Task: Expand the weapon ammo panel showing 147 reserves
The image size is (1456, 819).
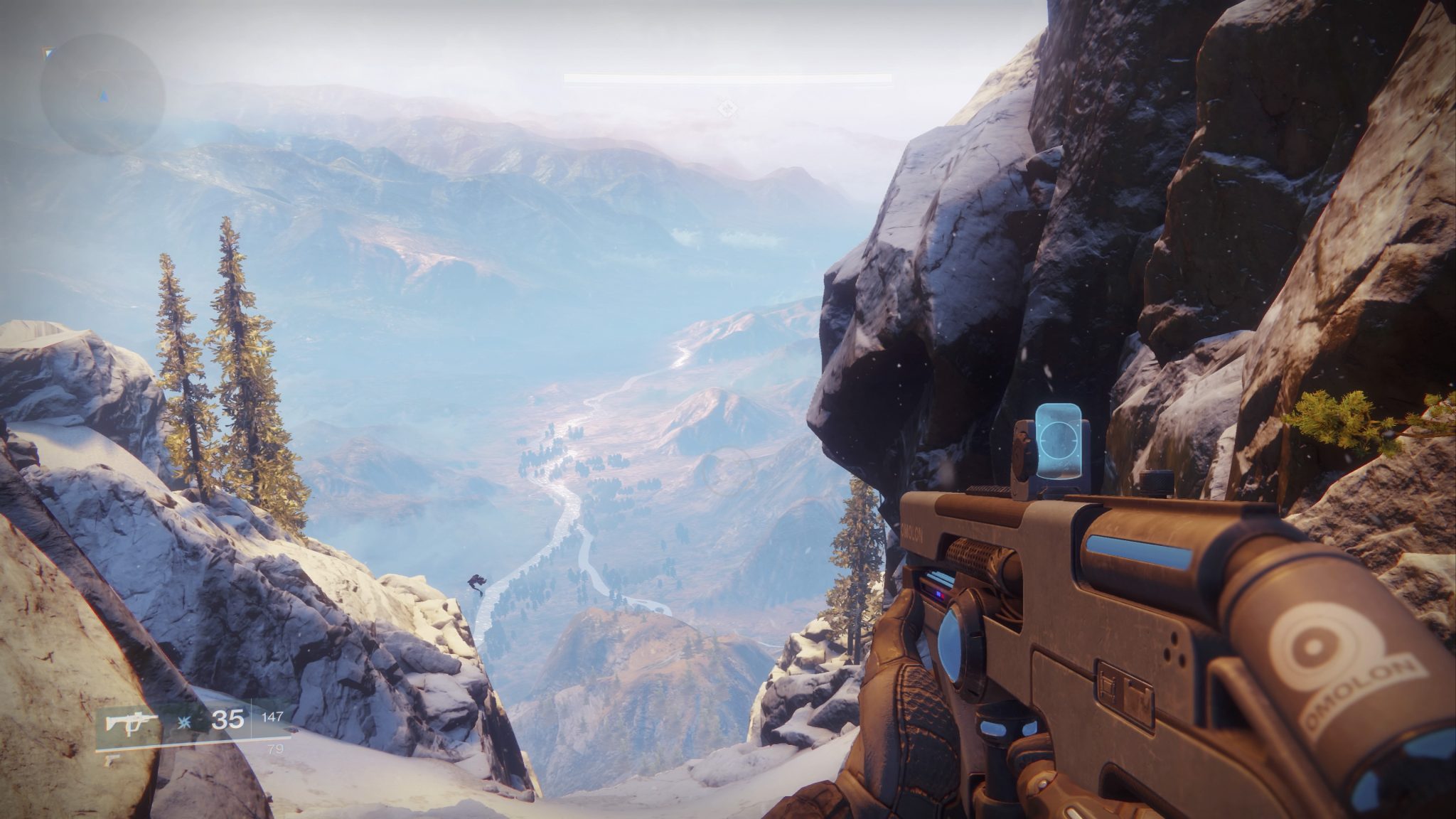Action: click(274, 717)
